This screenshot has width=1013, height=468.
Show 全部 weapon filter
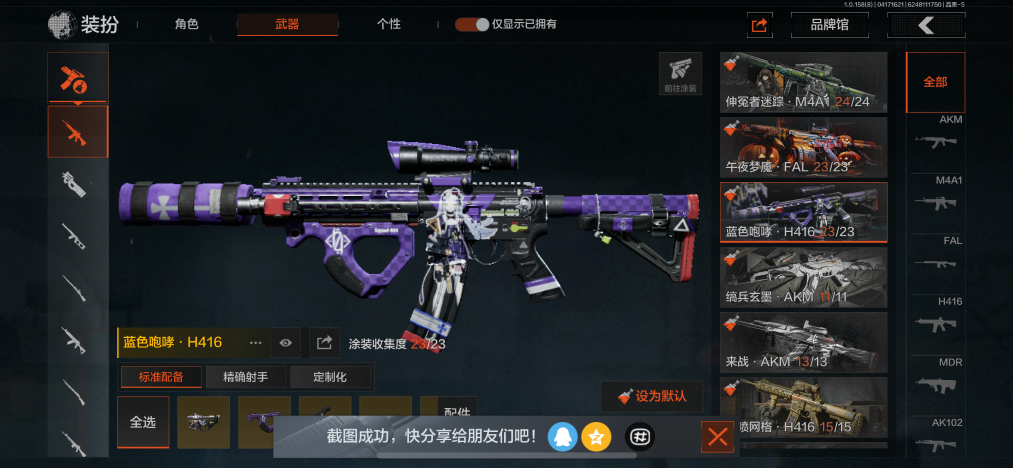coord(935,82)
